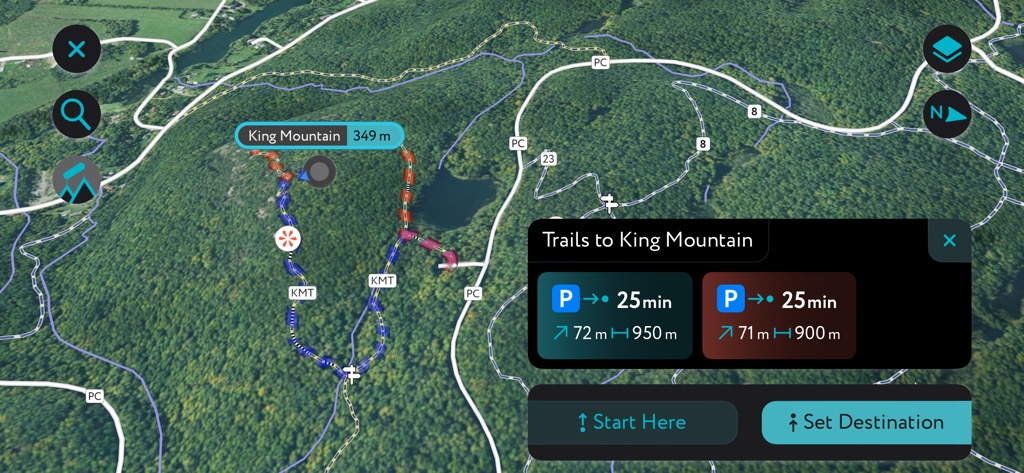1024x473 pixels.
Task: Set King Mountain as the destination
Action: tap(866, 422)
